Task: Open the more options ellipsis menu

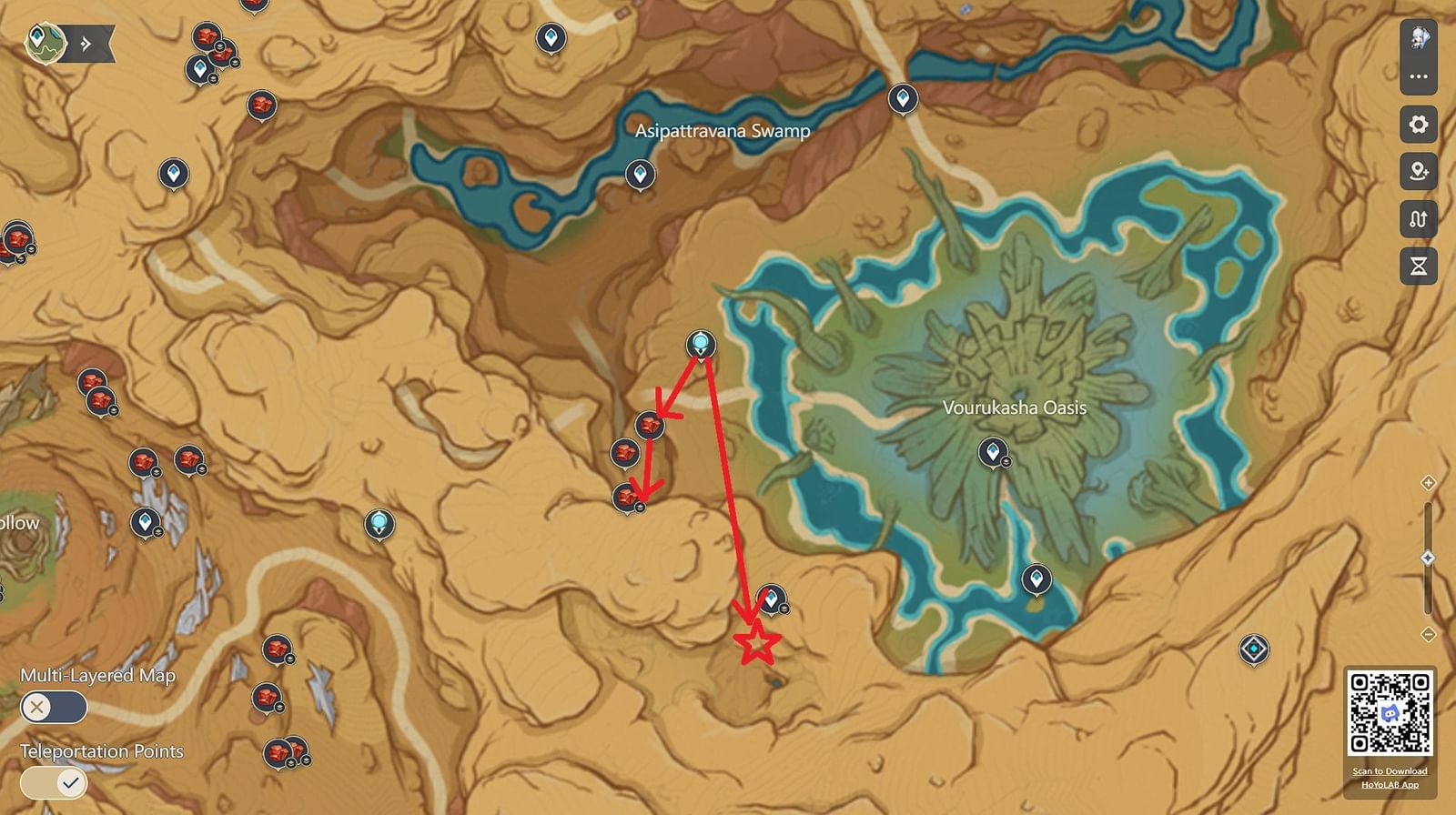Action: click(x=1417, y=76)
